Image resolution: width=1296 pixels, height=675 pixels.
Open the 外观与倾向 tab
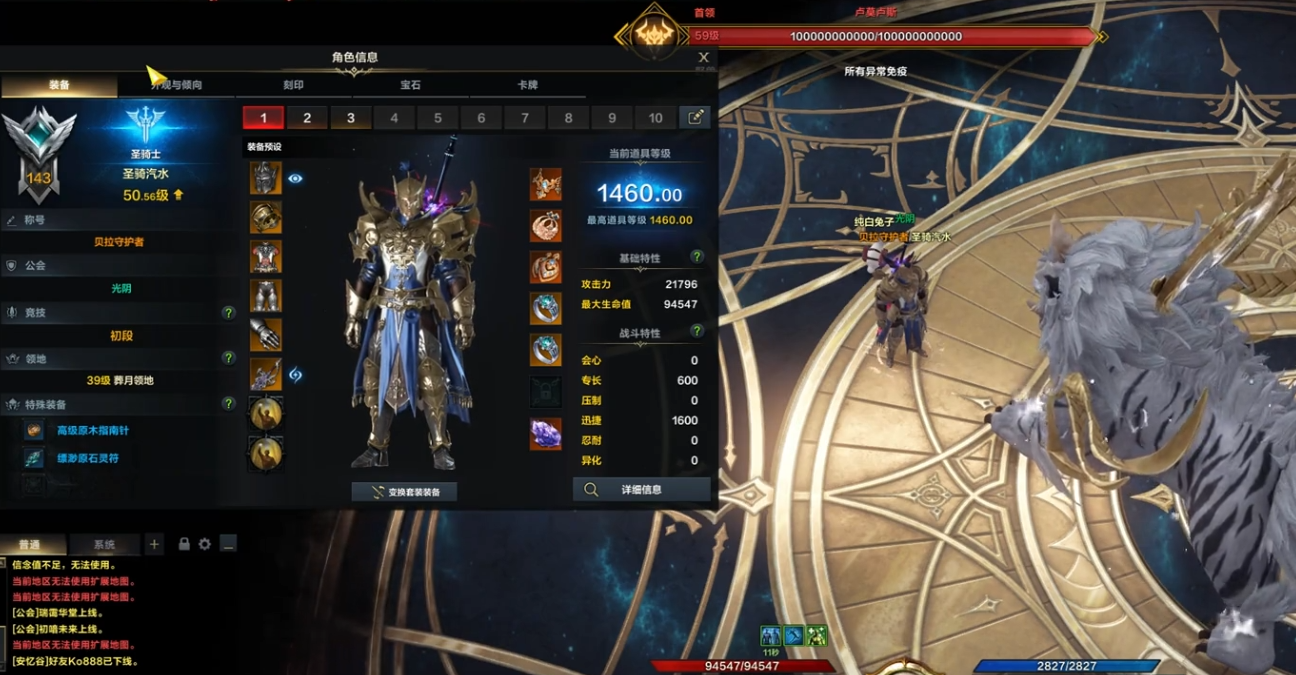(x=176, y=85)
